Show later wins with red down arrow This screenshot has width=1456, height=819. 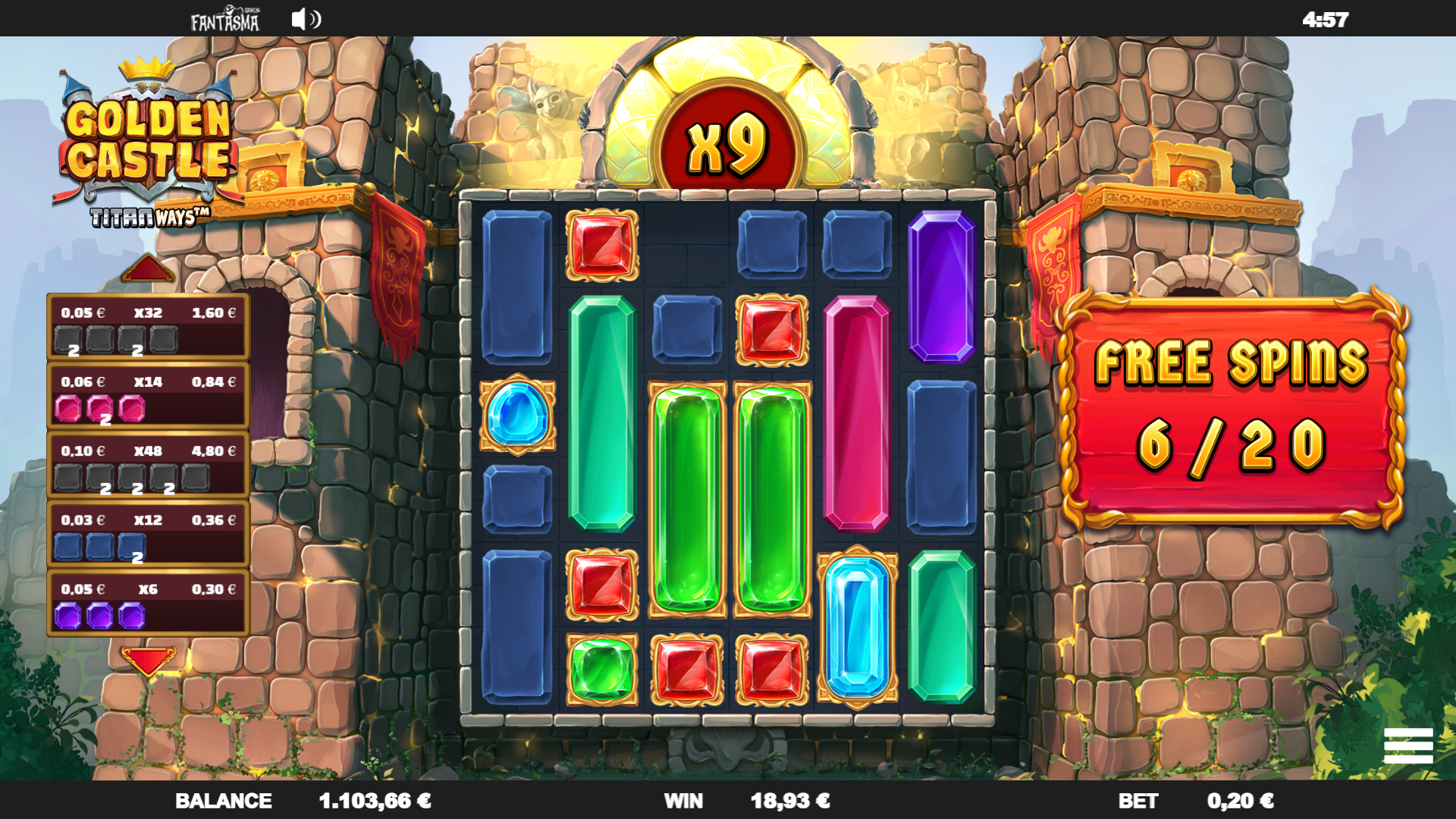[x=148, y=661]
